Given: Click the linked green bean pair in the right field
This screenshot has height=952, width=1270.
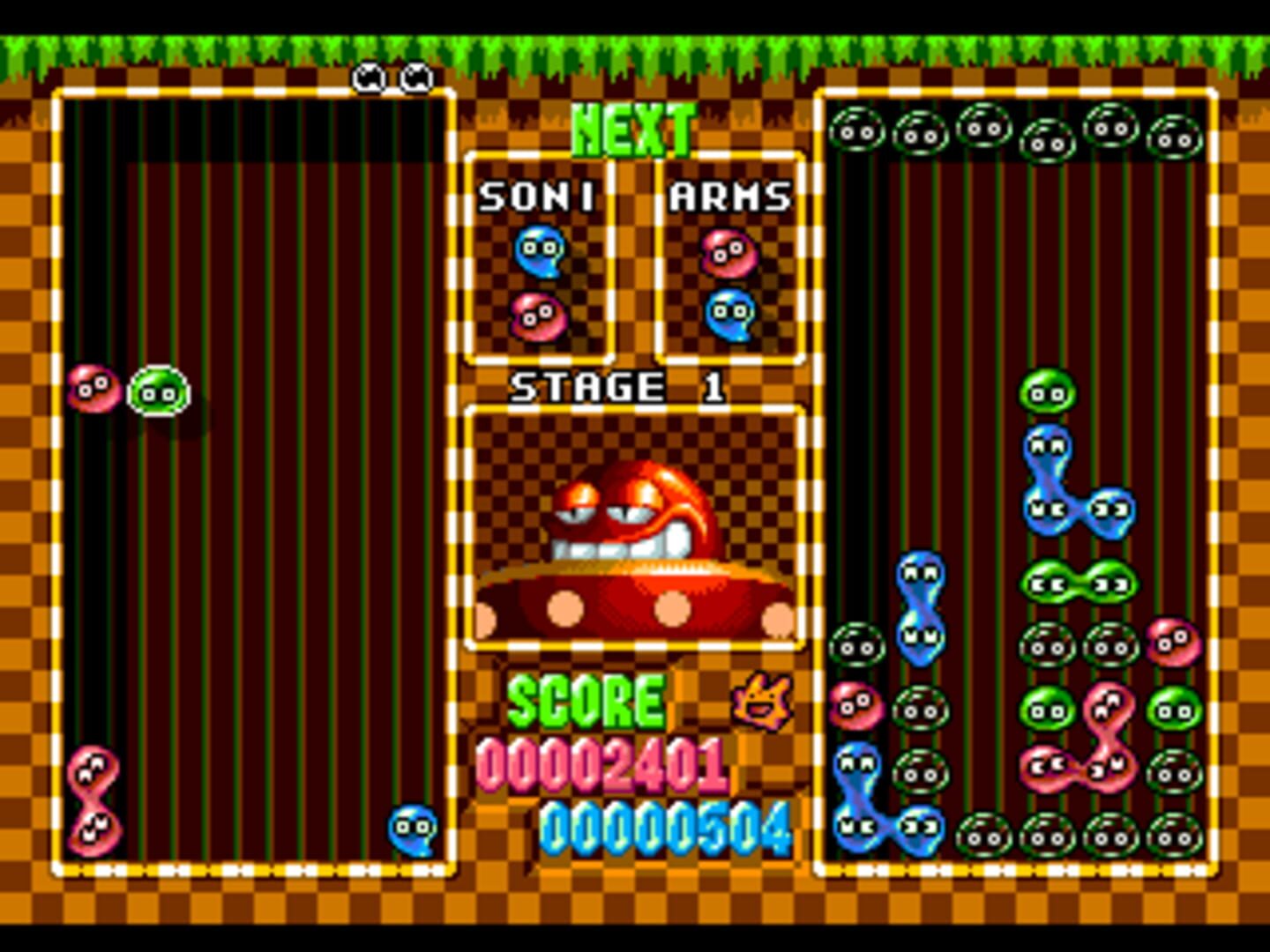Looking at the screenshot, I should 1074,582.
